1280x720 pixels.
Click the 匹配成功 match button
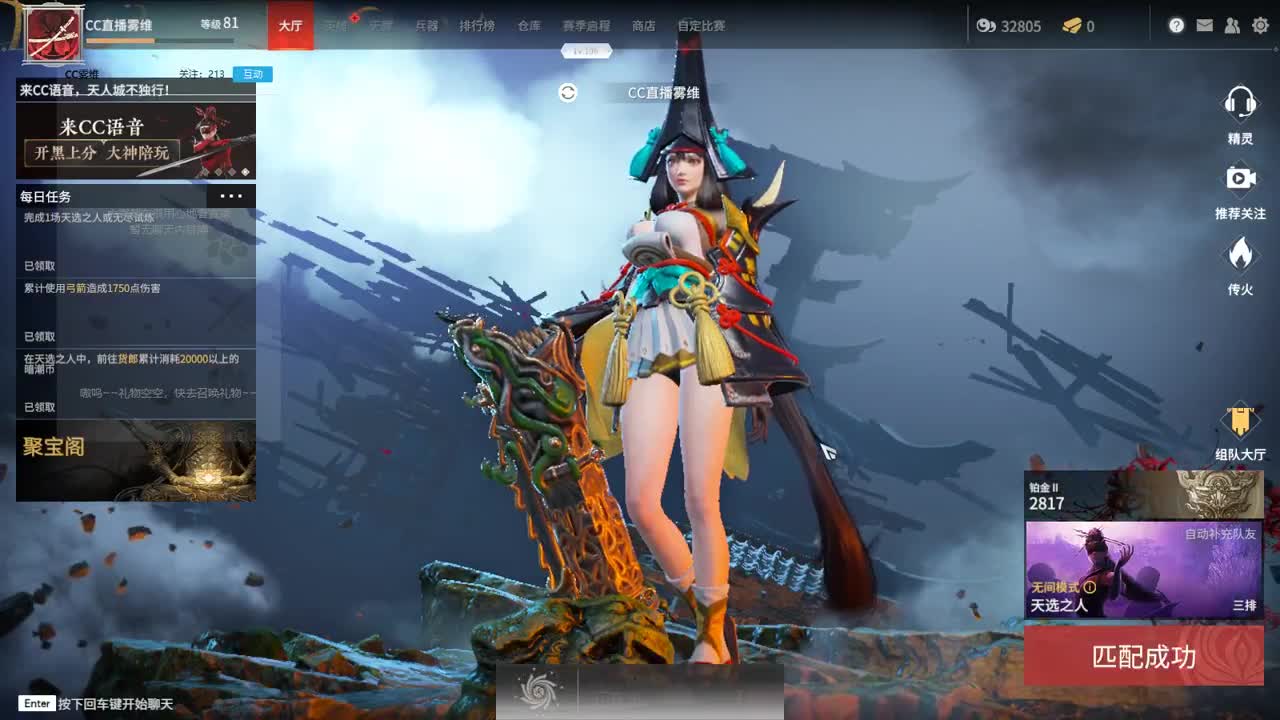[1146, 659]
